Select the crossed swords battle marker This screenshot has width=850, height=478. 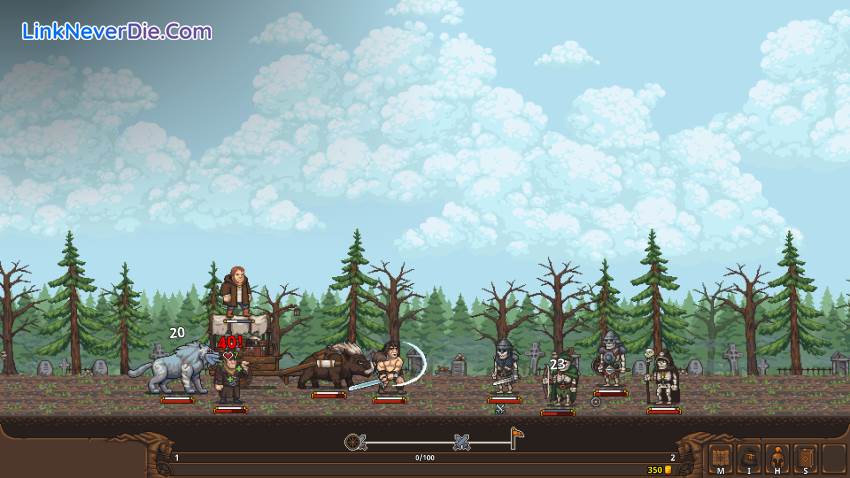461,441
